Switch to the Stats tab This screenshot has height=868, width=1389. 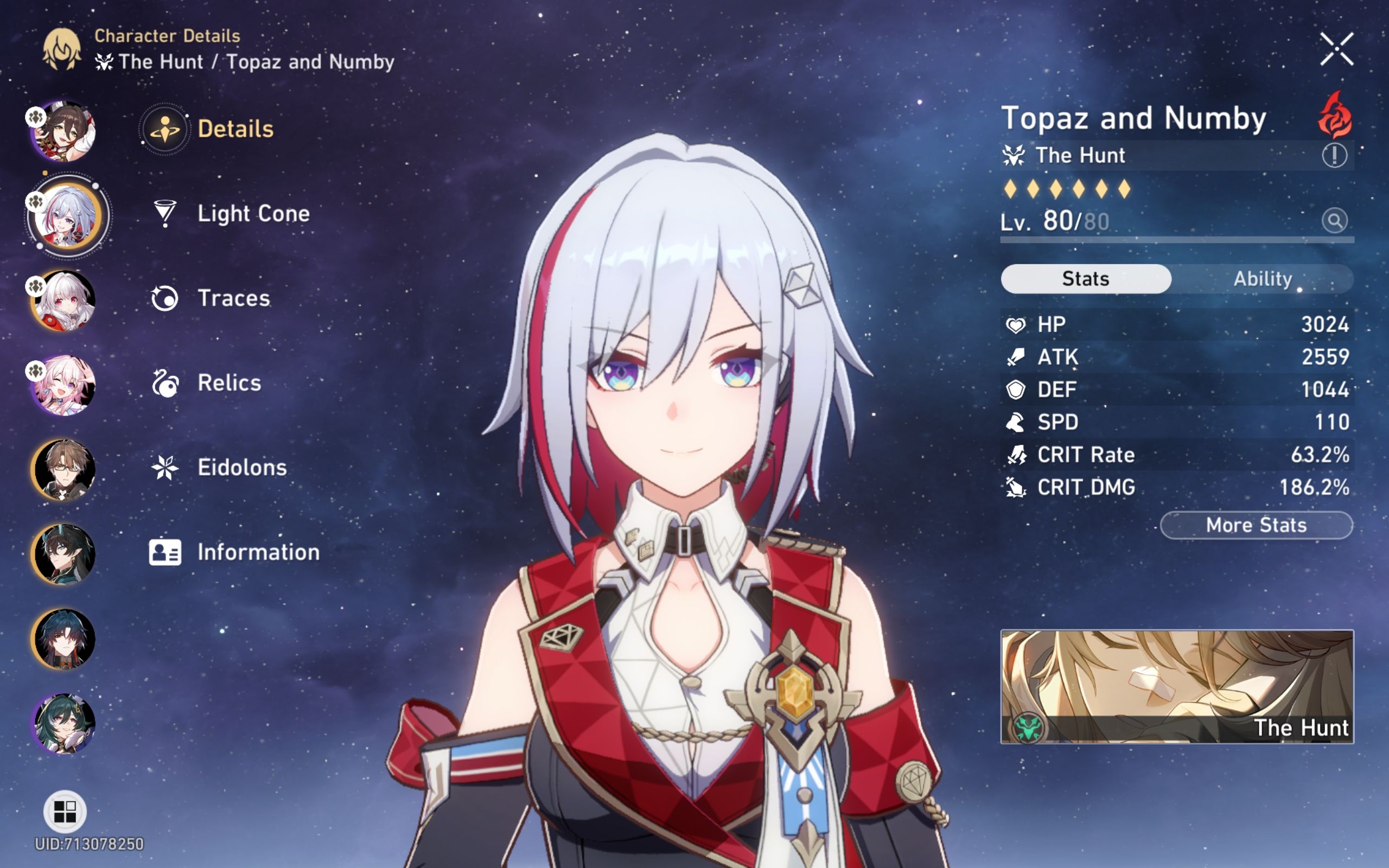point(1084,278)
